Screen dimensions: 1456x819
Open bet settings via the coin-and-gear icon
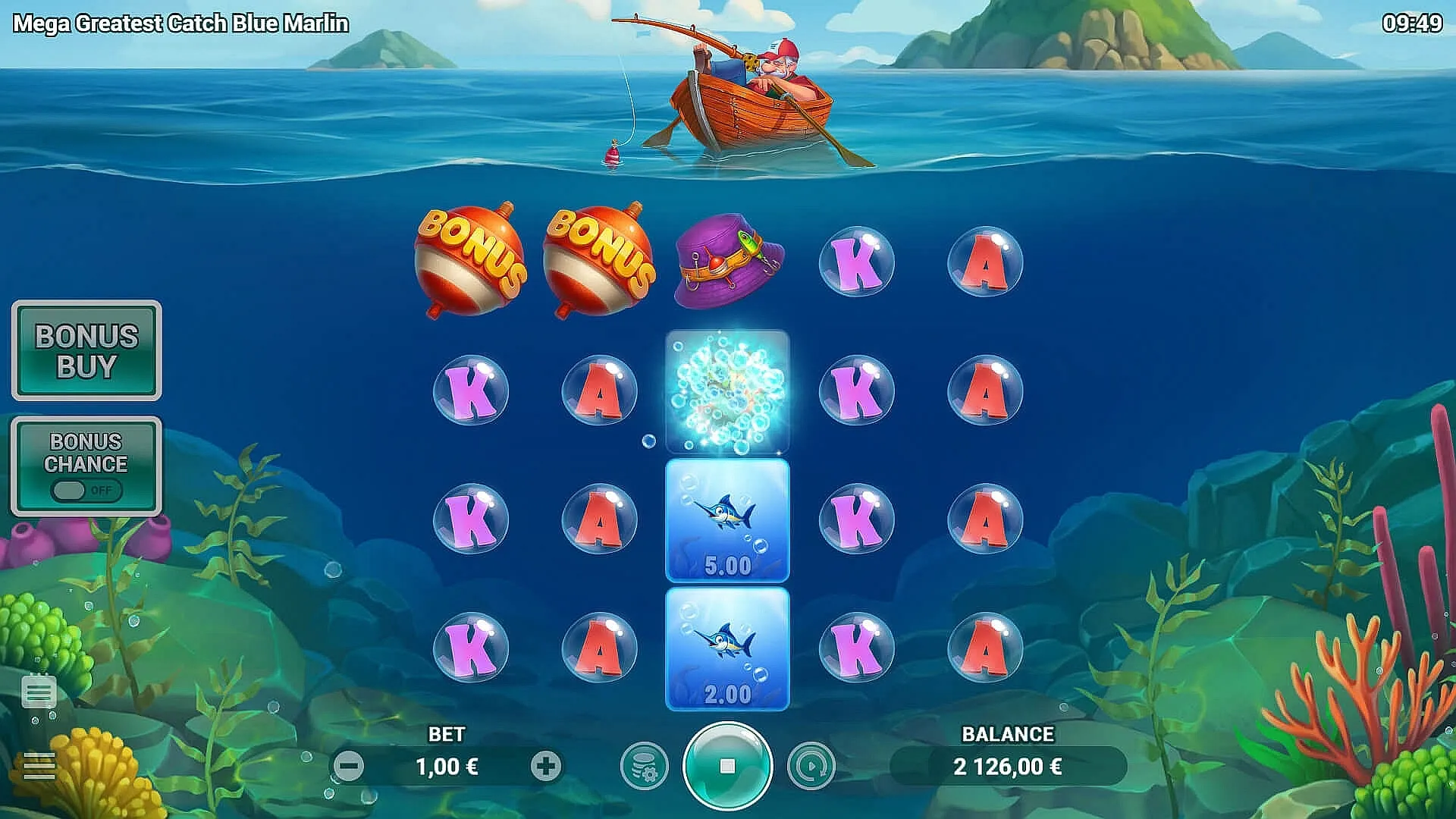(x=642, y=766)
